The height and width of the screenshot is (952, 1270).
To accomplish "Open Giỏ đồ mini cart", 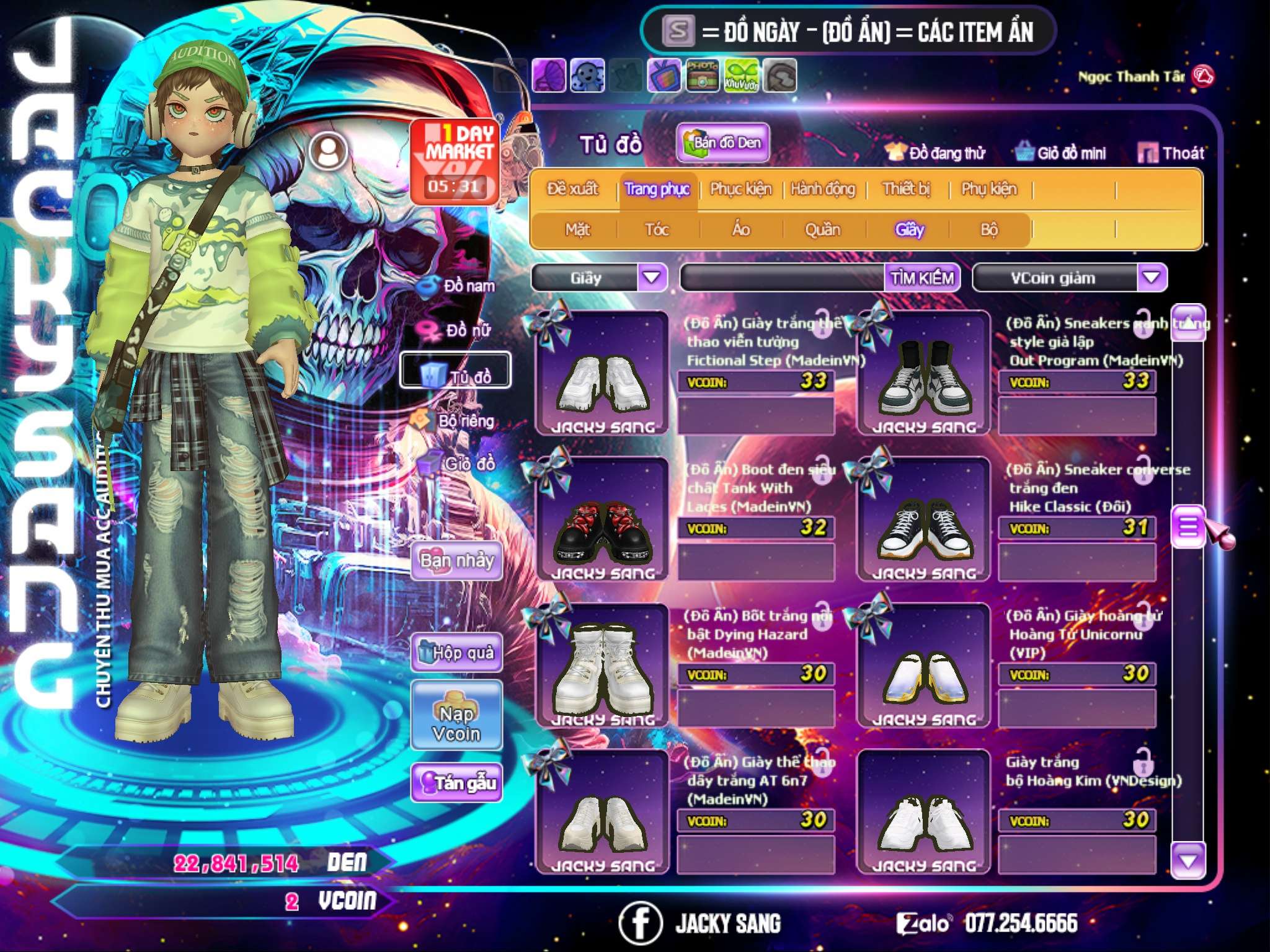I will click(x=1061, y=153).
